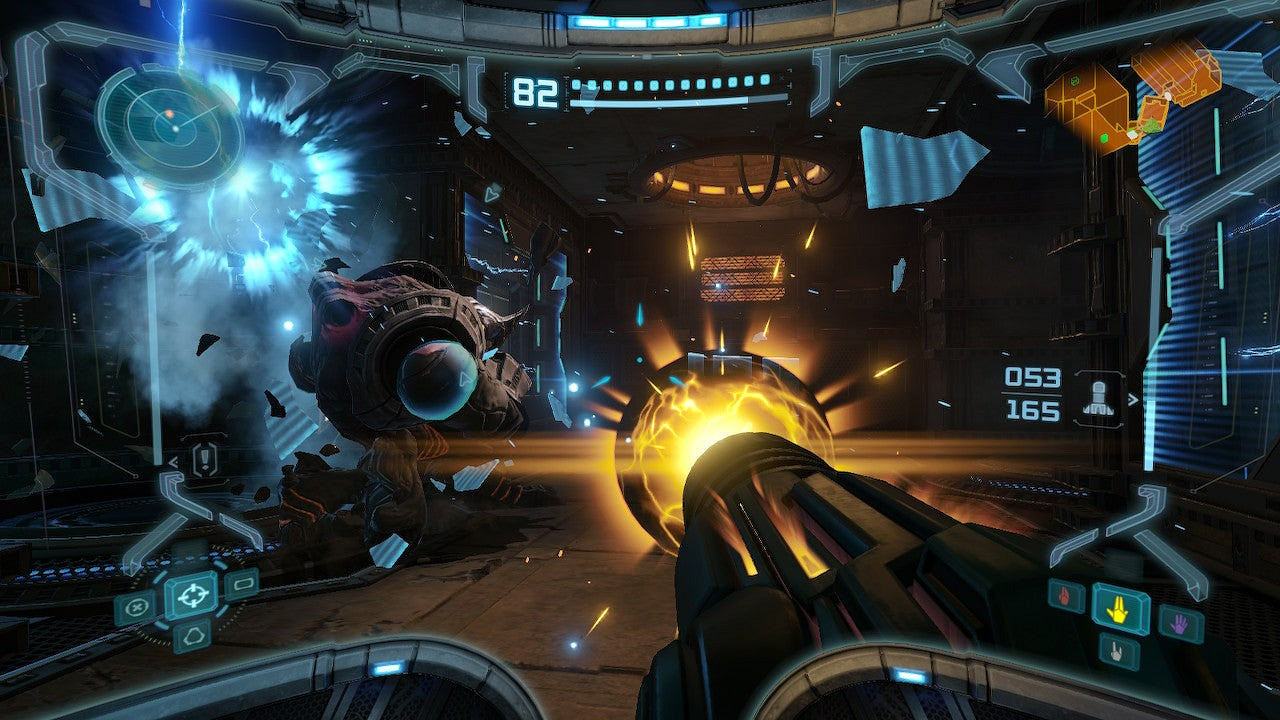The height and width of the screenshot is (720, 1280).
Task: Switch to the circled-X visor icon
Action: [136, 606]
